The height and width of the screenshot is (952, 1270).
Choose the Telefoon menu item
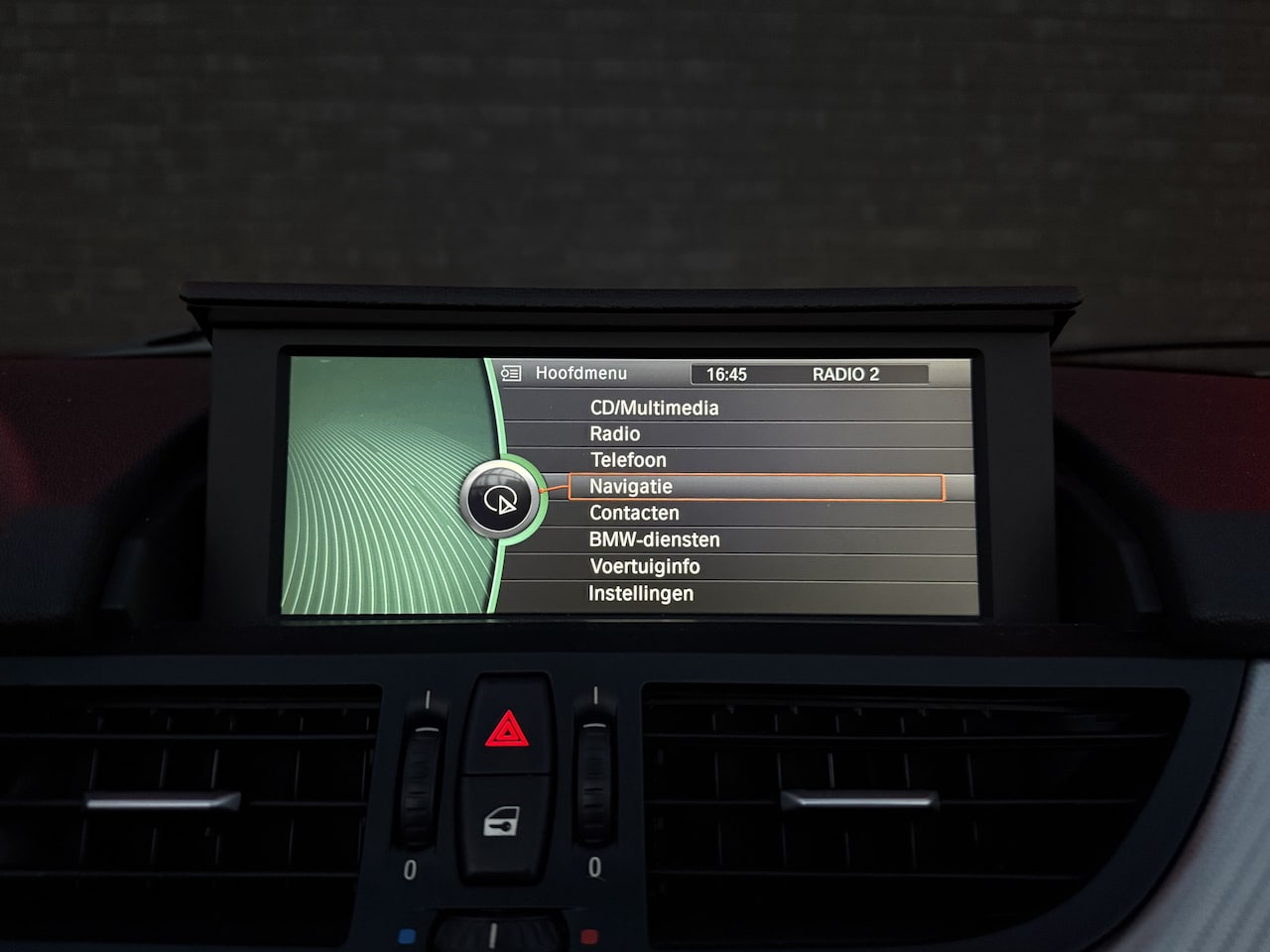click(x=628, y=460)
